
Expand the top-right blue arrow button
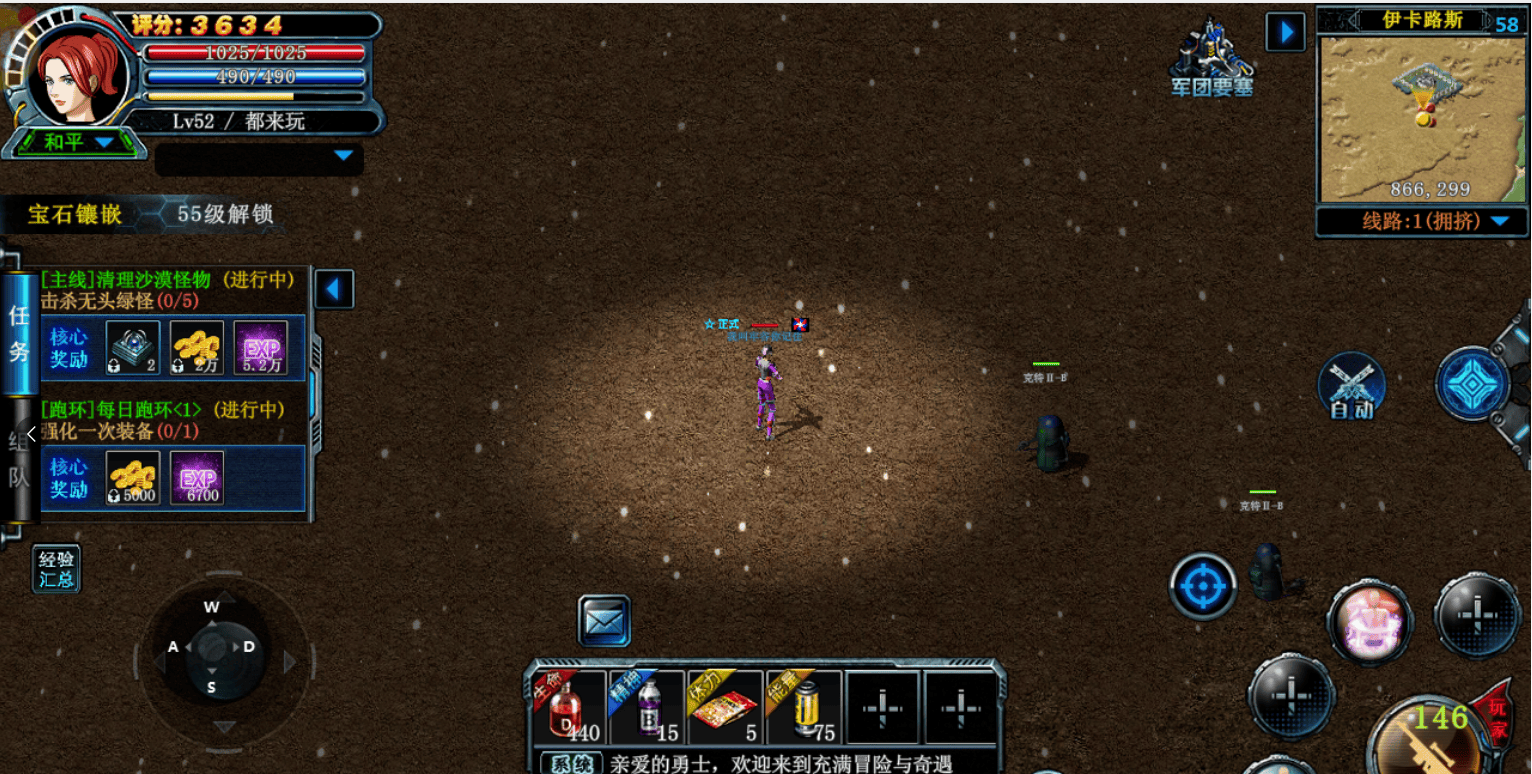coord(1285,32)
